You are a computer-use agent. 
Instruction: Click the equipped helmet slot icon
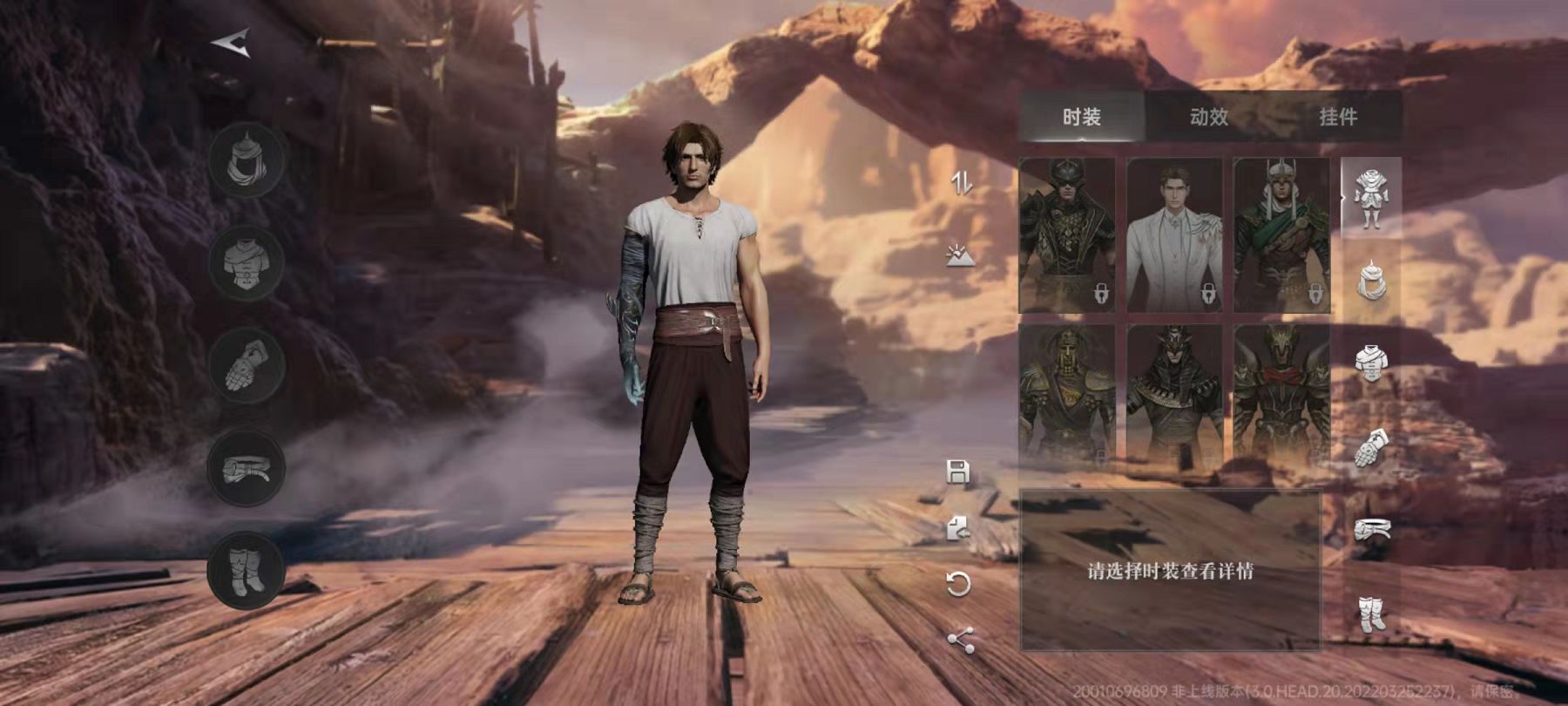tap(247, 161)
